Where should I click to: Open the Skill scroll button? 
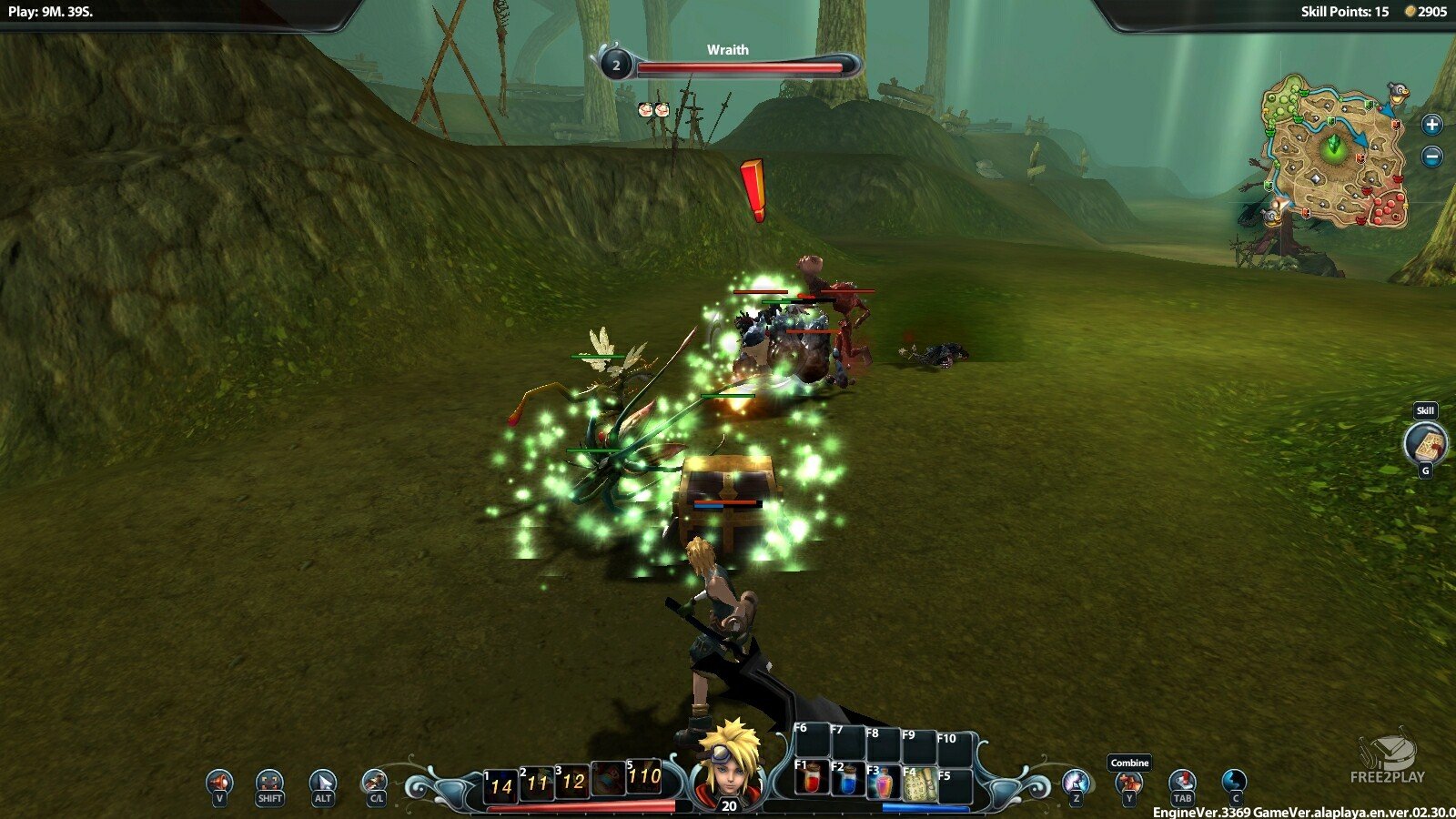pyautogui.click(x=1425, y=443)
